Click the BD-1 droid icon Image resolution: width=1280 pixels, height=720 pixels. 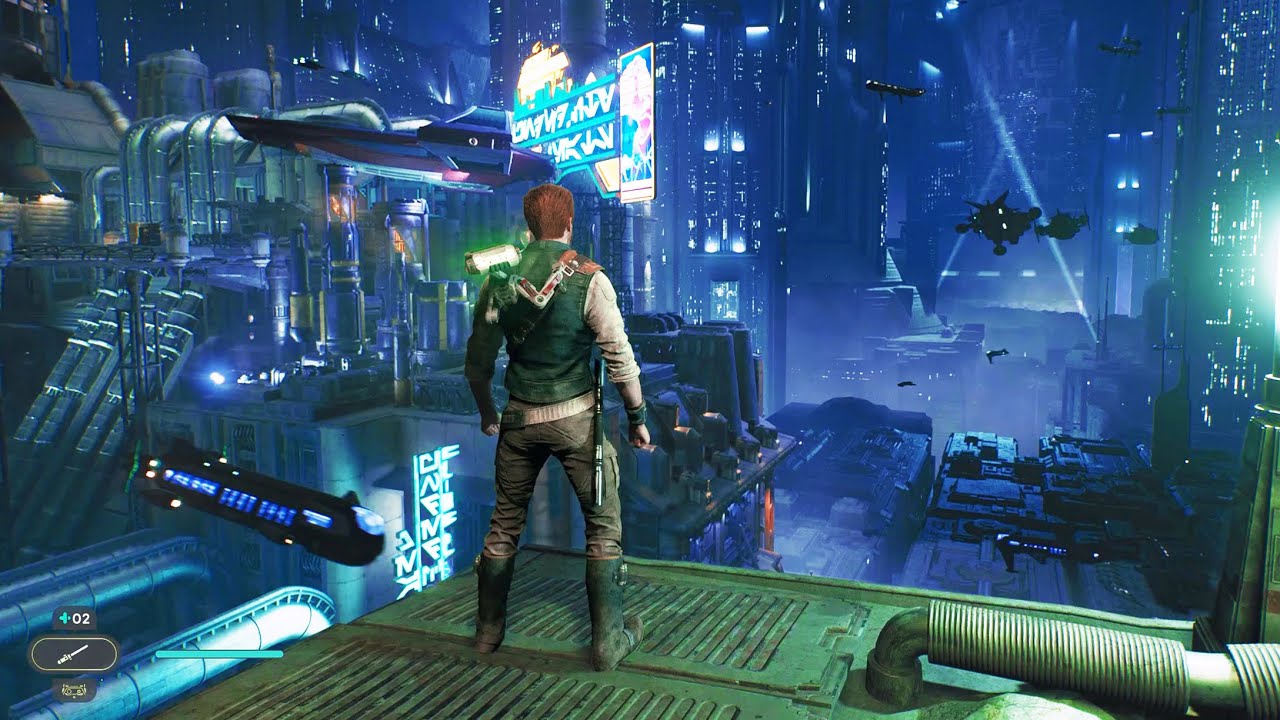click(x=74, y=688)
